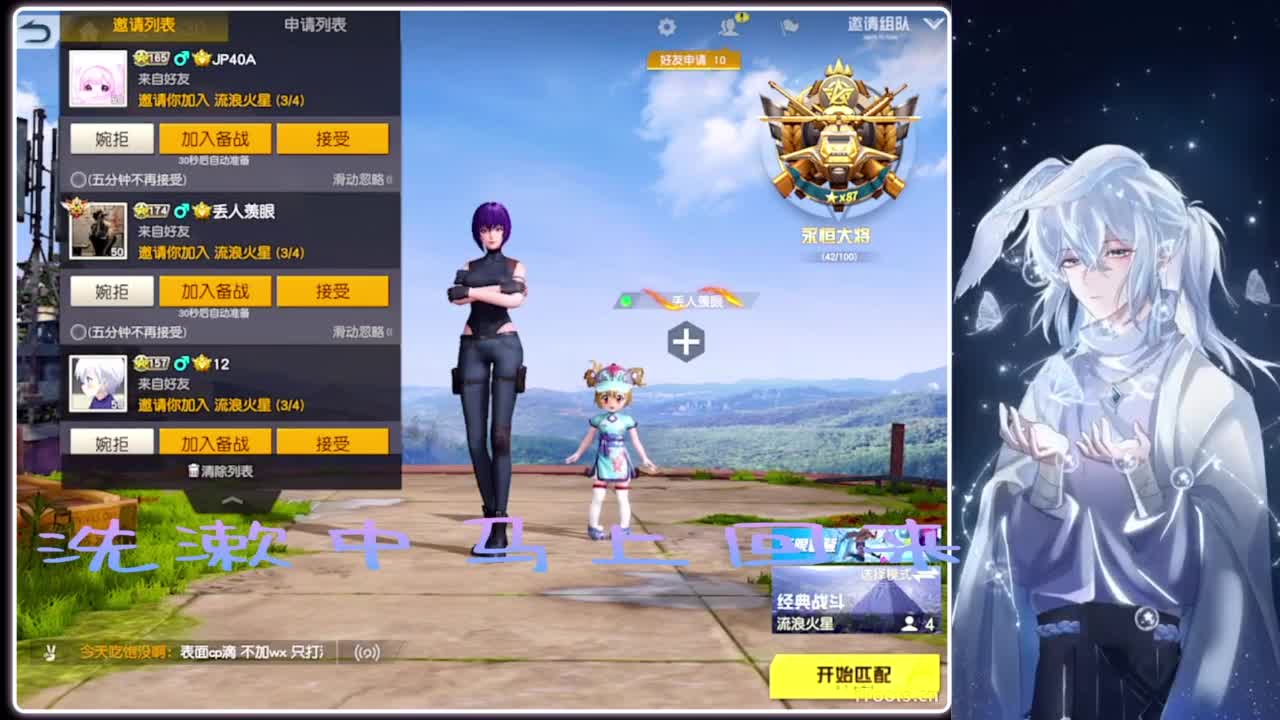
Task: Tap the voice broadcast icon in the chat bar
Action: 366,651
